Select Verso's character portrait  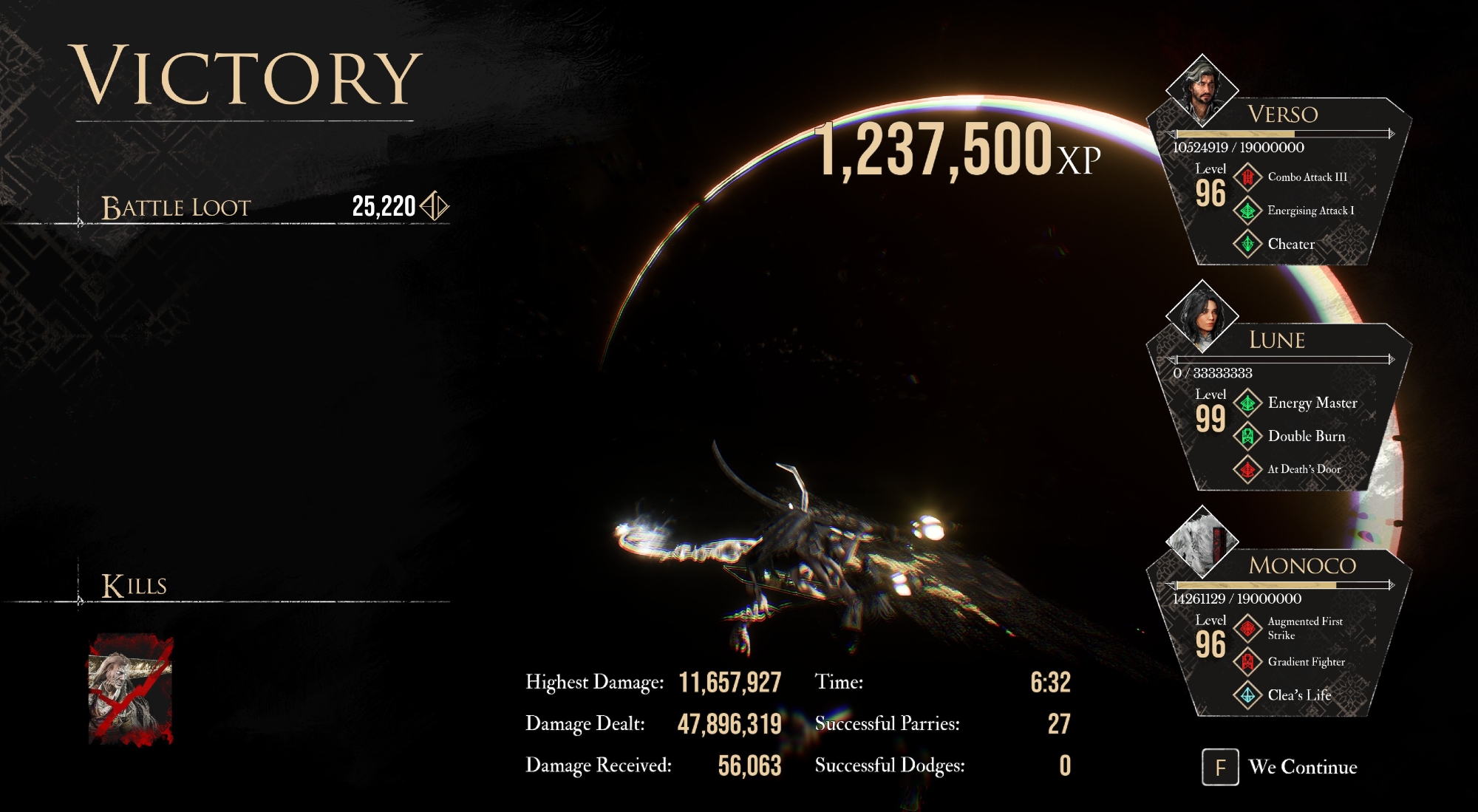pyautogui.click(x=1202, y=90)
